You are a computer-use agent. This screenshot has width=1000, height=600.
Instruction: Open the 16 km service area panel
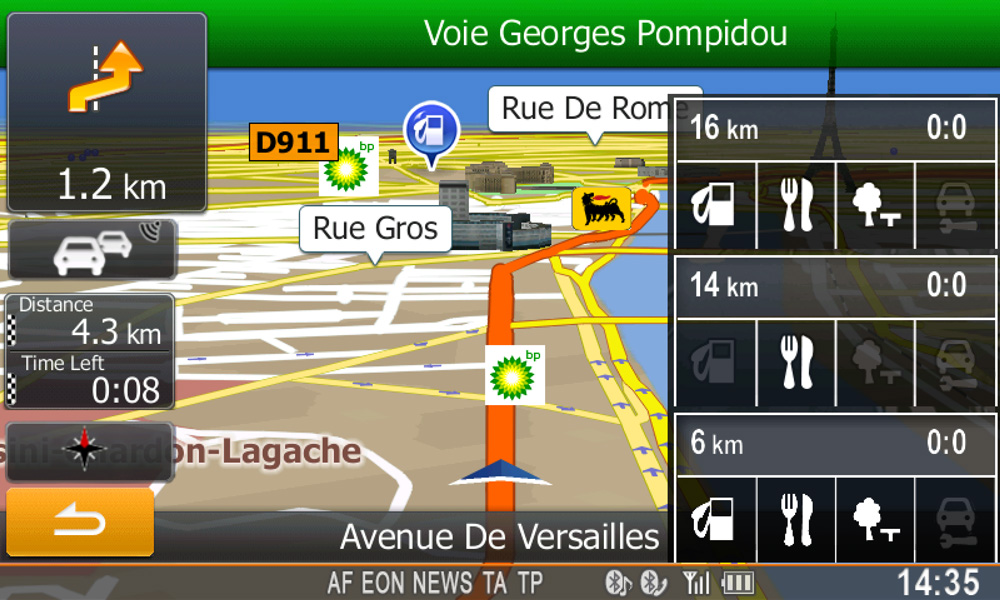[x=836, y=129]
